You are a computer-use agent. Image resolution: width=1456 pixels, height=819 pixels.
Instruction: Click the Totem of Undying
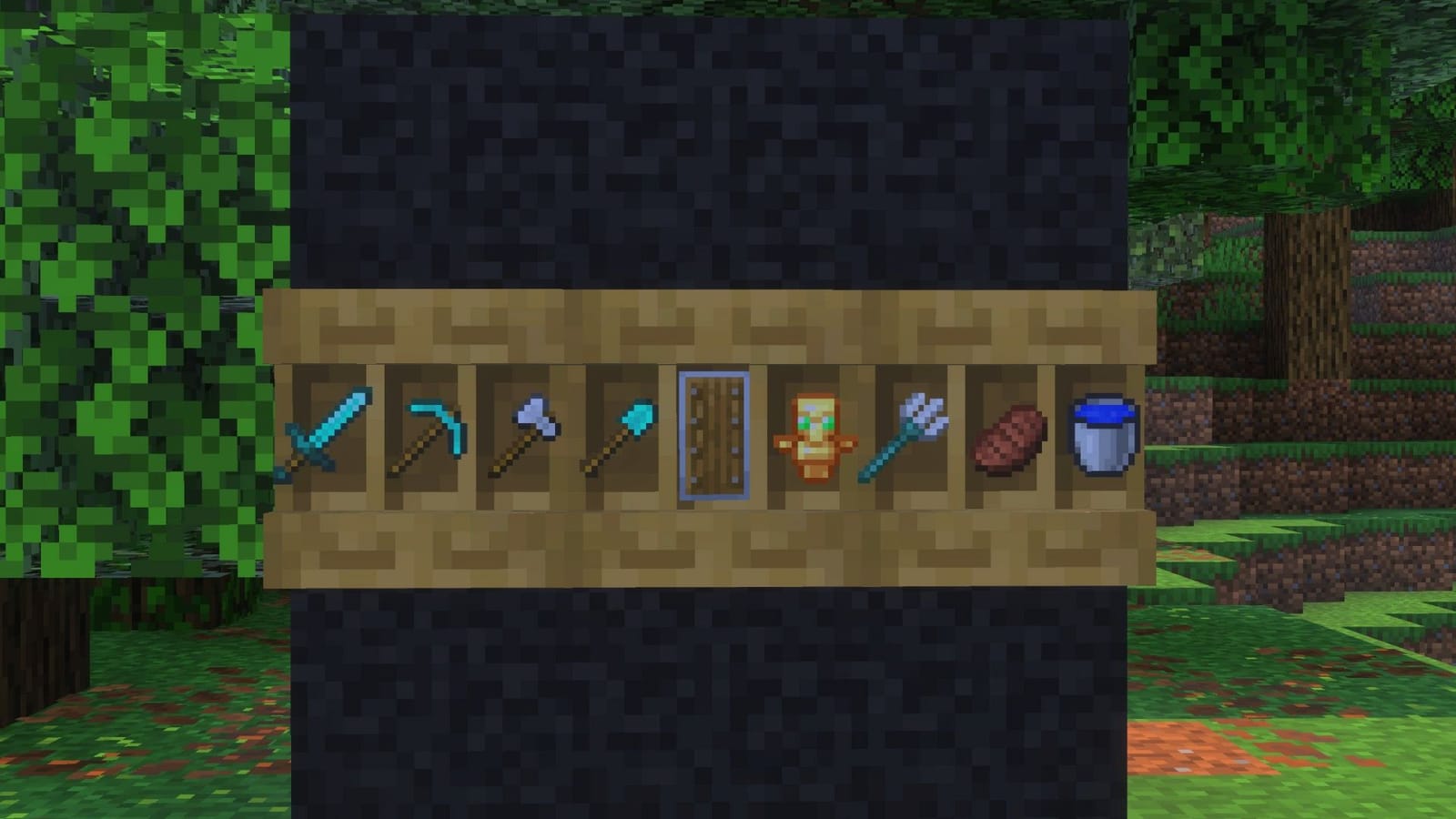pos(813,437)
